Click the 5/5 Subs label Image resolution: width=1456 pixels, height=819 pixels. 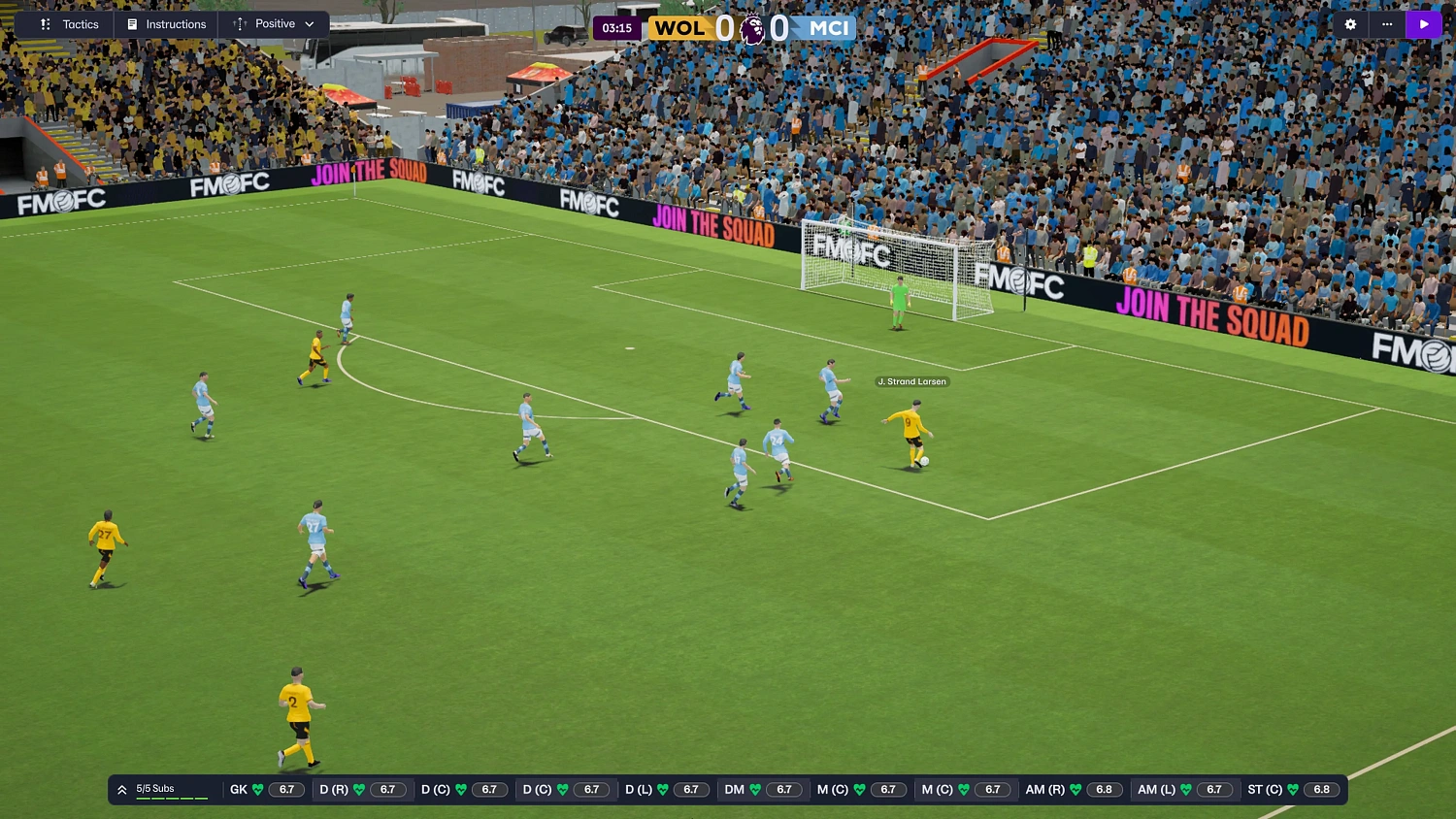click(x=155, y=786)
